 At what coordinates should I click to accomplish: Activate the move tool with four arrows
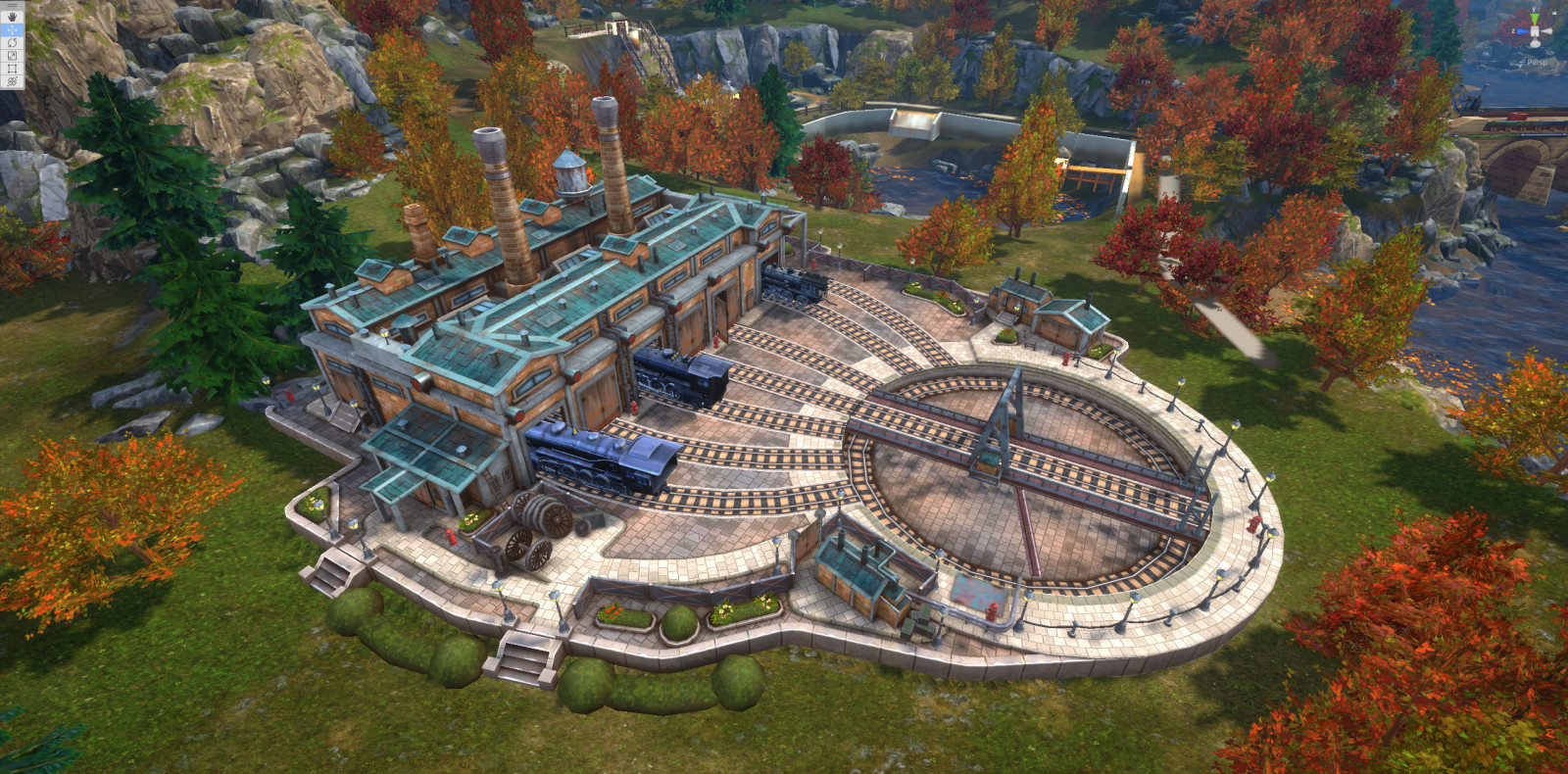click(x=12, y=30)
